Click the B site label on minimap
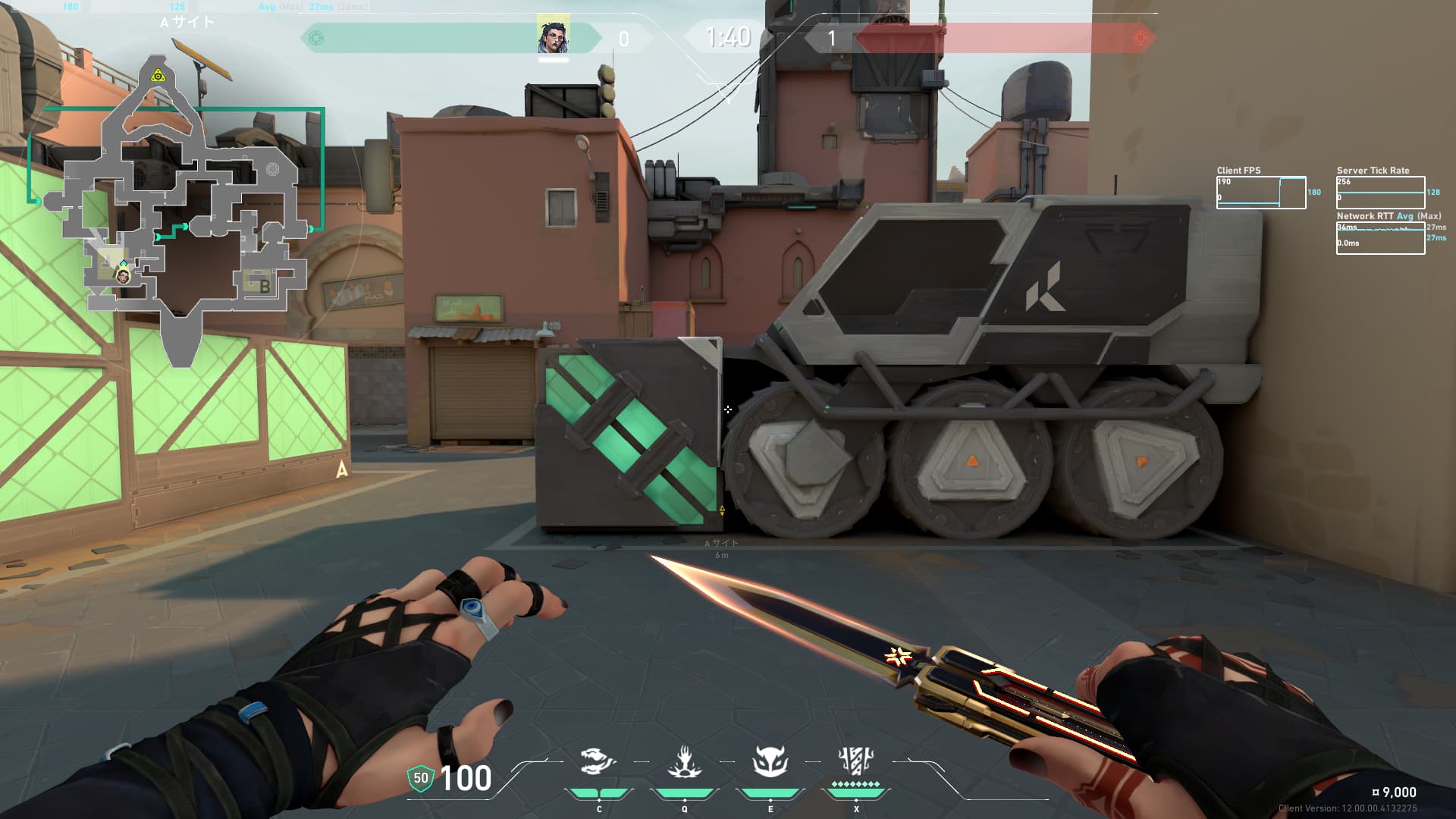1456x819 pixels. point(265,287)
